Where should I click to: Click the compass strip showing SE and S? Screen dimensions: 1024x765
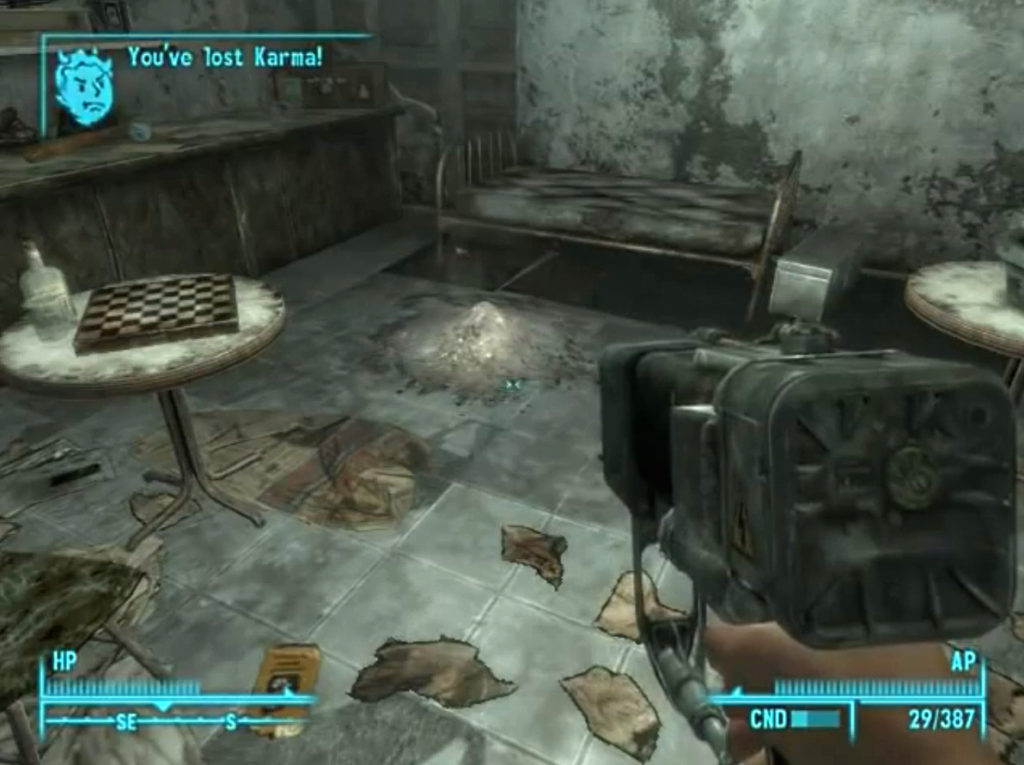[x=175, y=719]
